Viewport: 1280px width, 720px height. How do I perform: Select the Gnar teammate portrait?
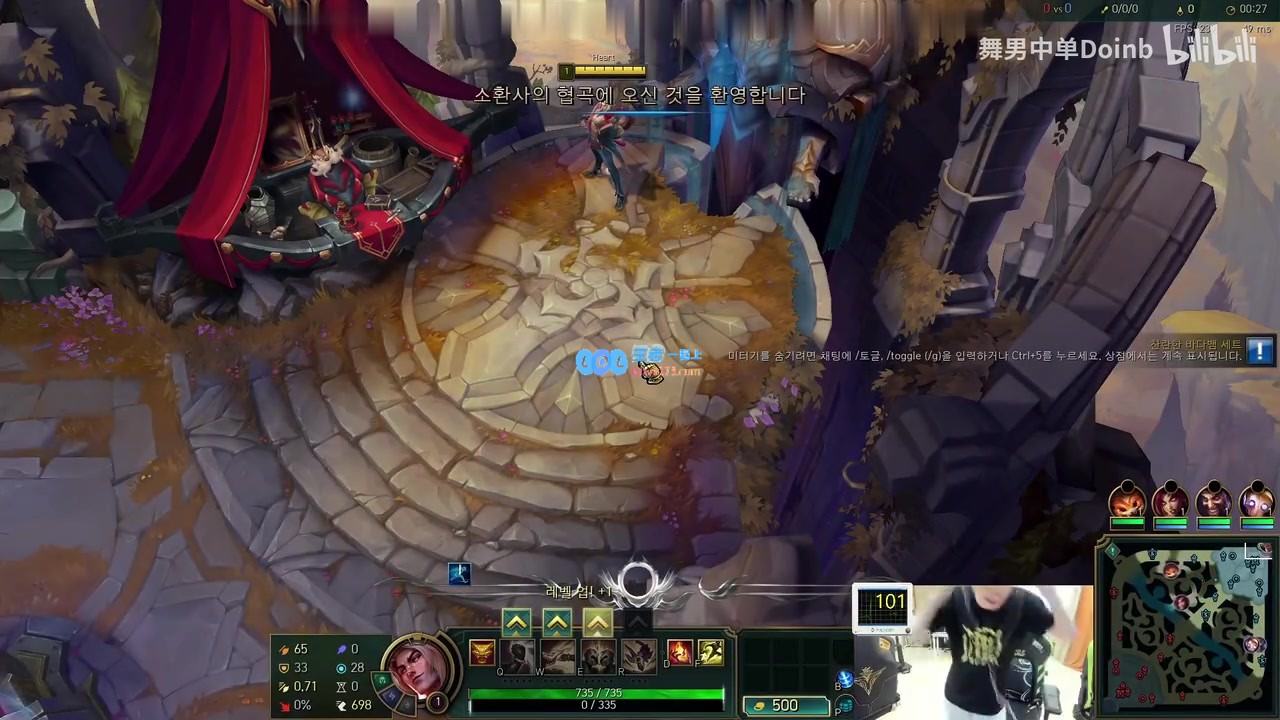[1127, 500]
